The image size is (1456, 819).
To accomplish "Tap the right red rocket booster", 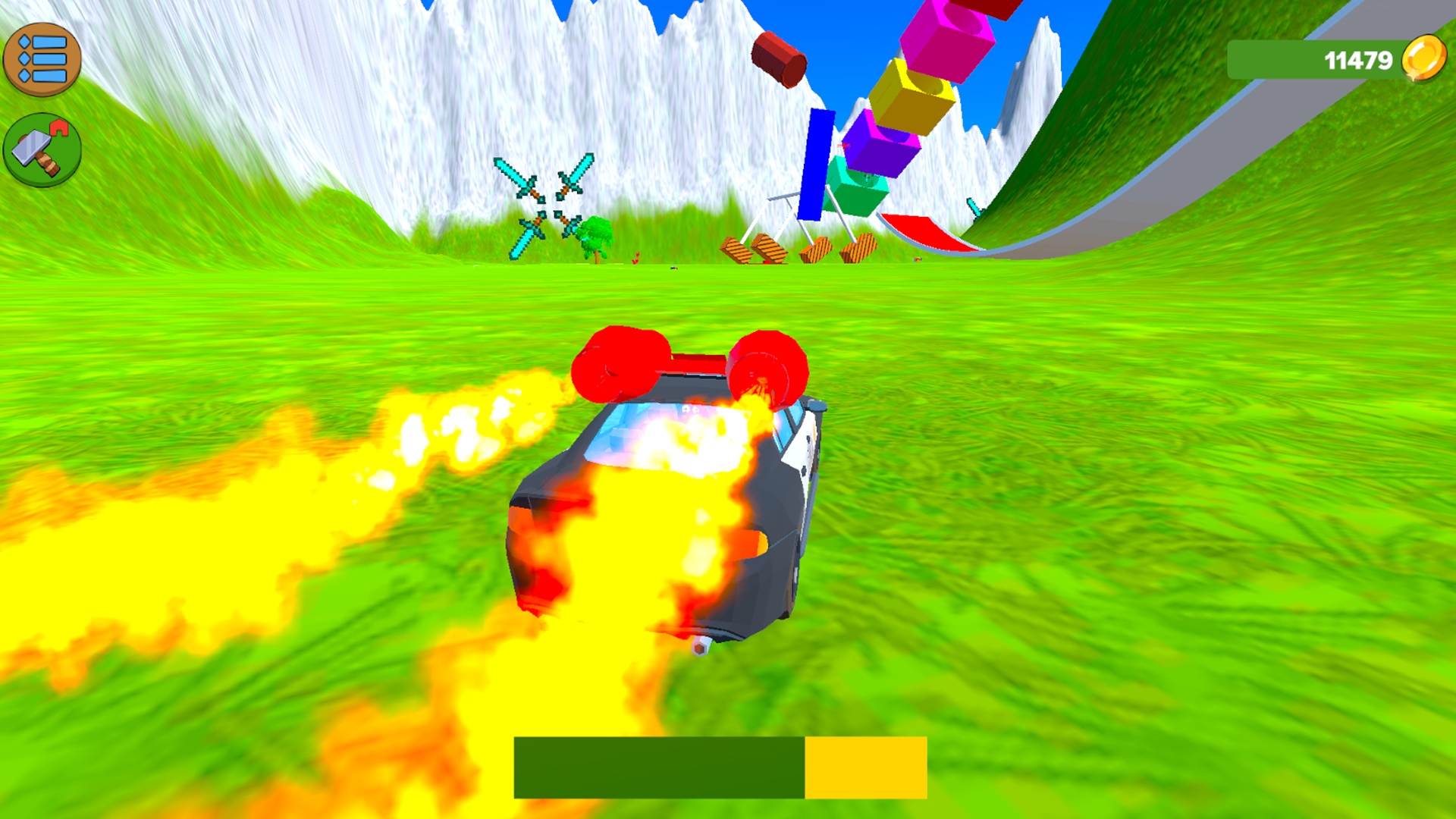I will coord(766,366).
